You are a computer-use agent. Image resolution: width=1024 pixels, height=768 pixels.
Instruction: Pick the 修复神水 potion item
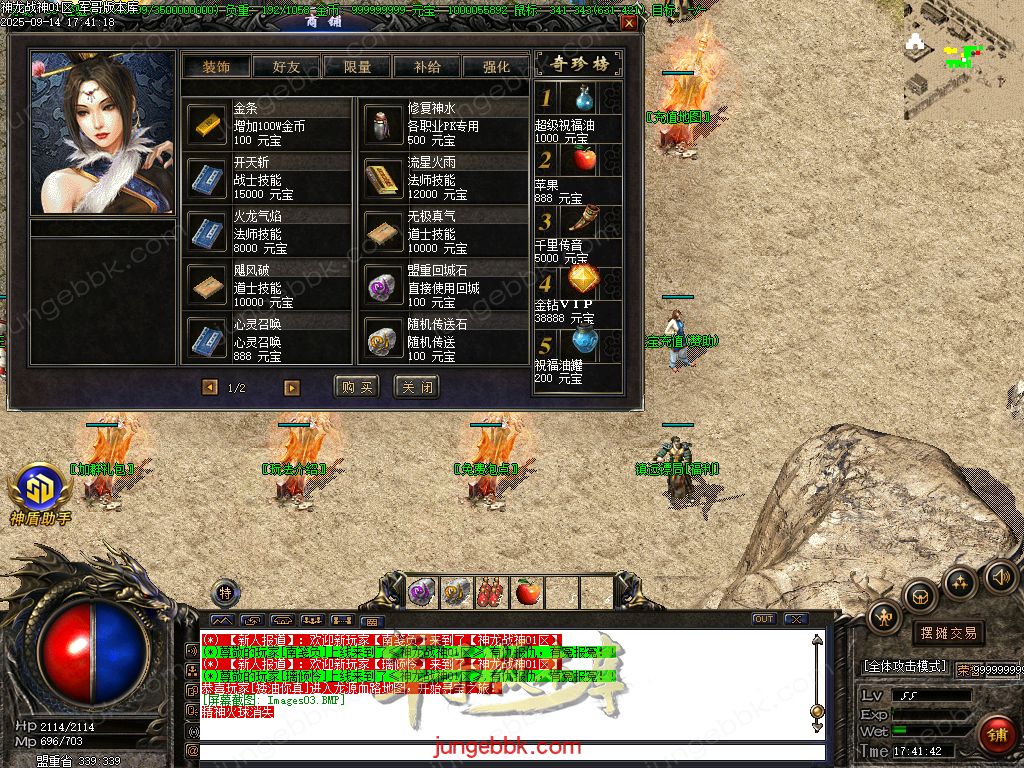(382, 125)
